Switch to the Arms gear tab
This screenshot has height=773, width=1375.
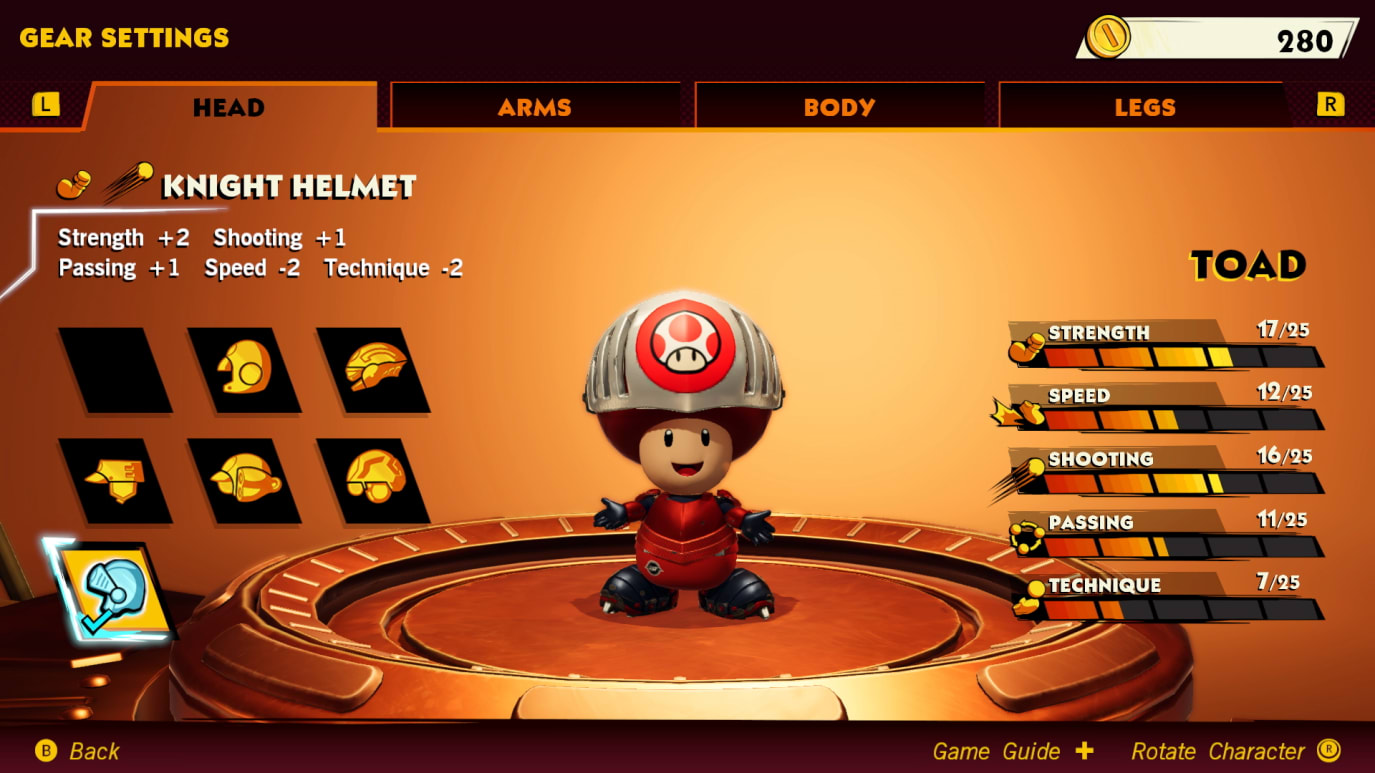535,107
